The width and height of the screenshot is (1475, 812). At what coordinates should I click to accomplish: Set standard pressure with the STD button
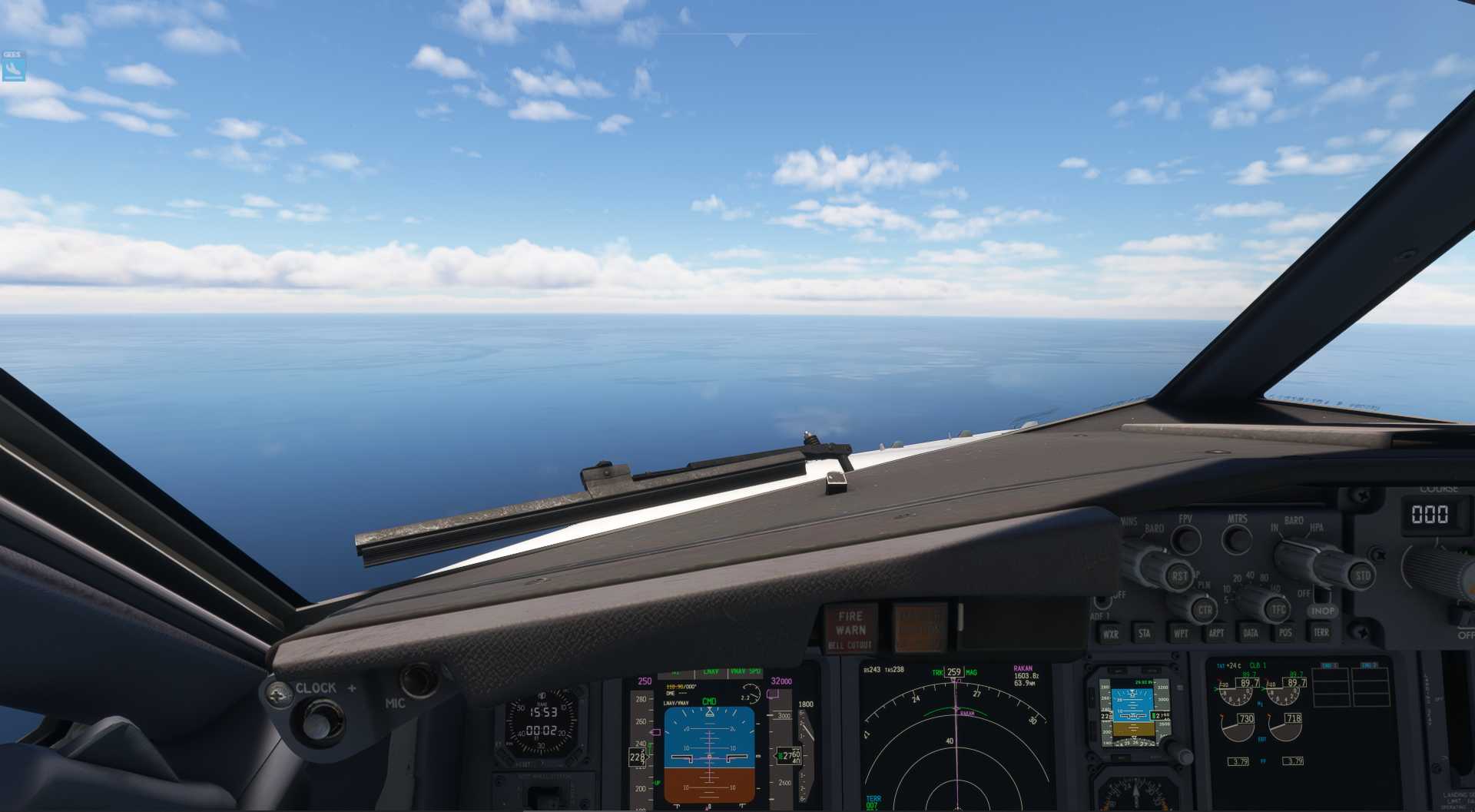click(1362, 575)
